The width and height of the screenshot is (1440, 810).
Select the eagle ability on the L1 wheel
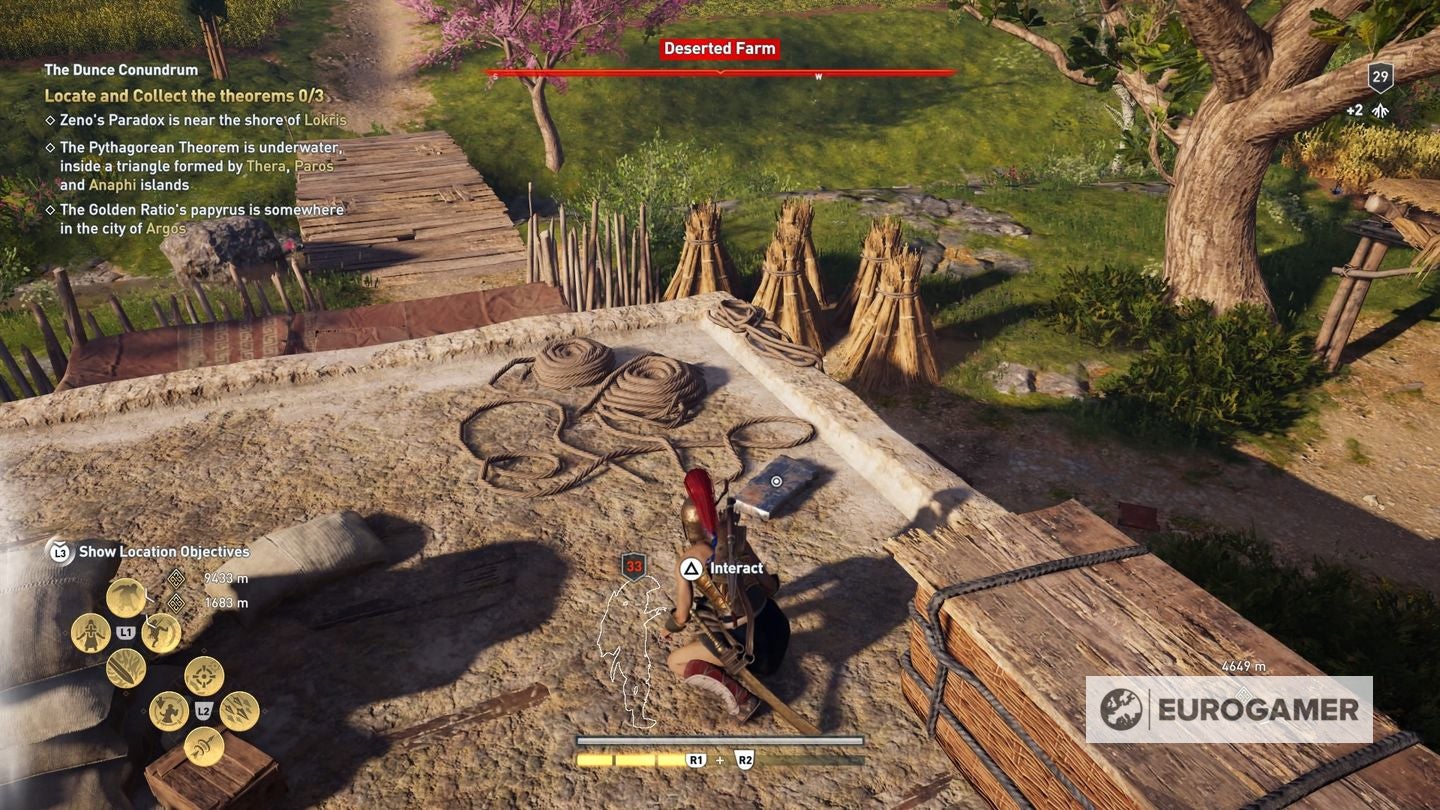click(x=124, y=598)
